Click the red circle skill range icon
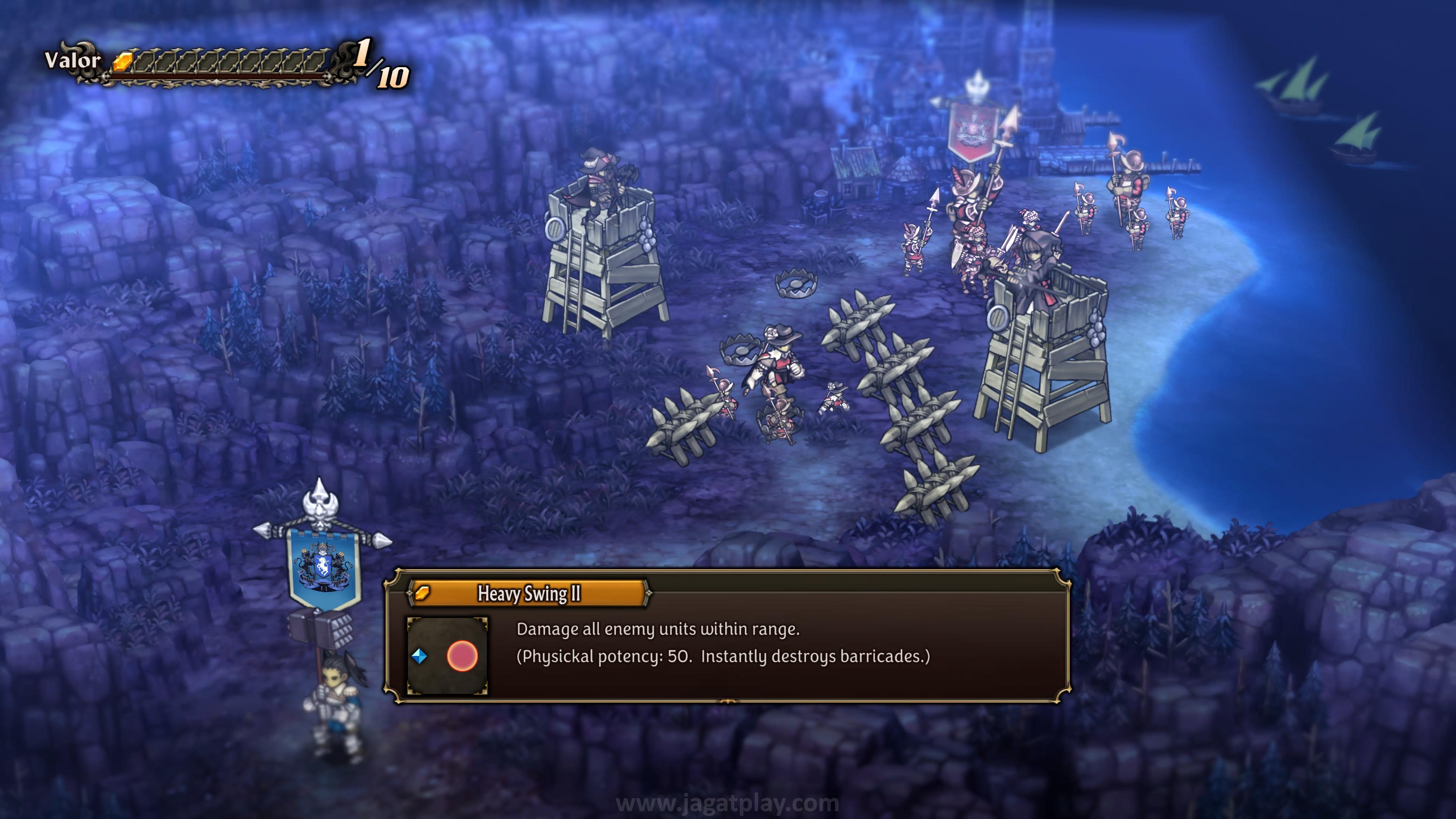Screen dimensions: 1456x819 click(462, 656)
